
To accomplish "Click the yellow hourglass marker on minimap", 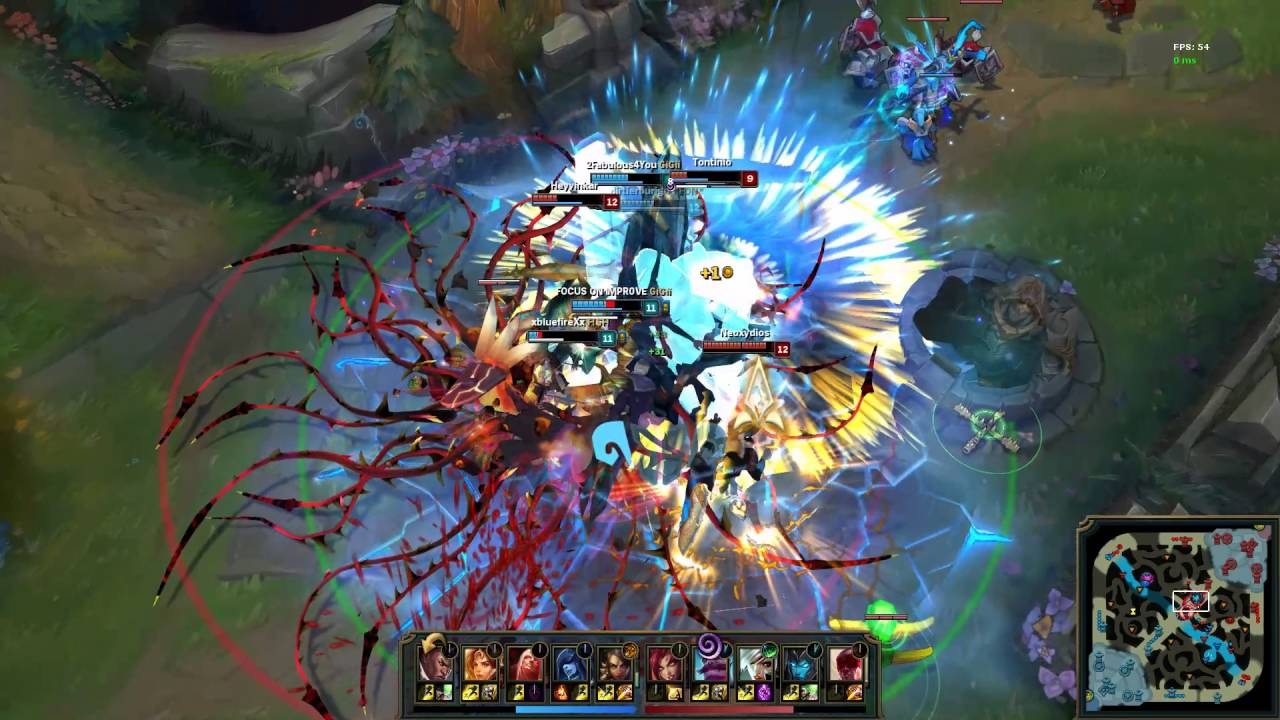I will 1131,610.
